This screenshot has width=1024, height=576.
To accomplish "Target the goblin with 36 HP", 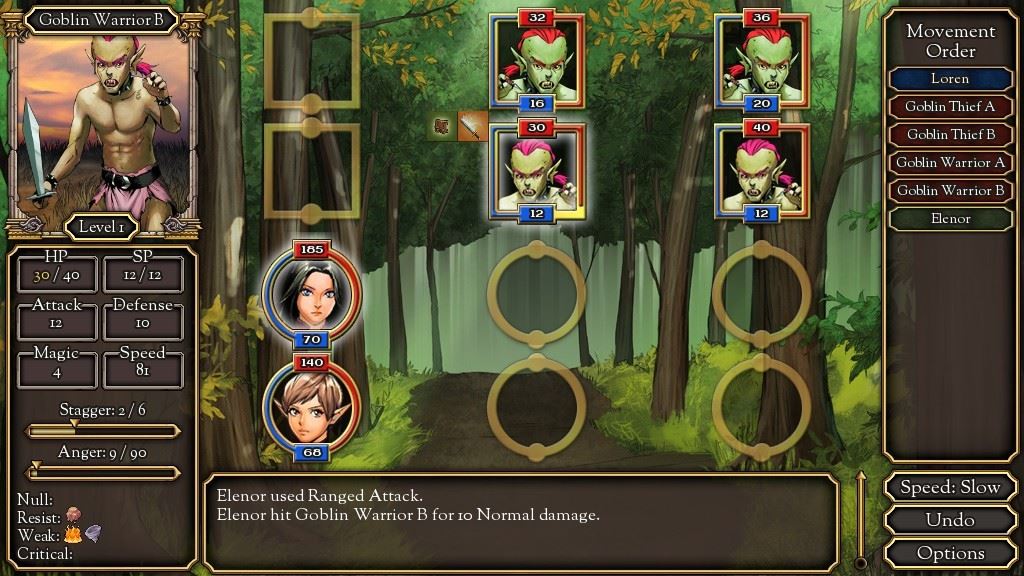I will (x=762, y=61).
